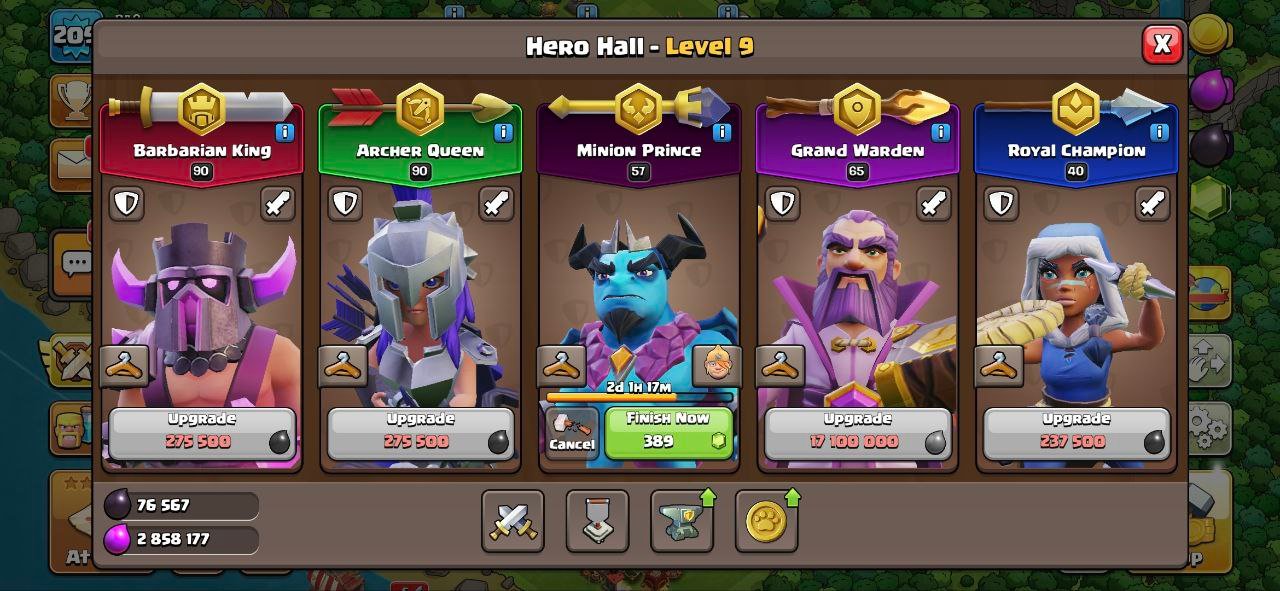Change the Royal Champion's skin via hanger
This screenshot has height=591, width=1280.
(x=999, y=366)
